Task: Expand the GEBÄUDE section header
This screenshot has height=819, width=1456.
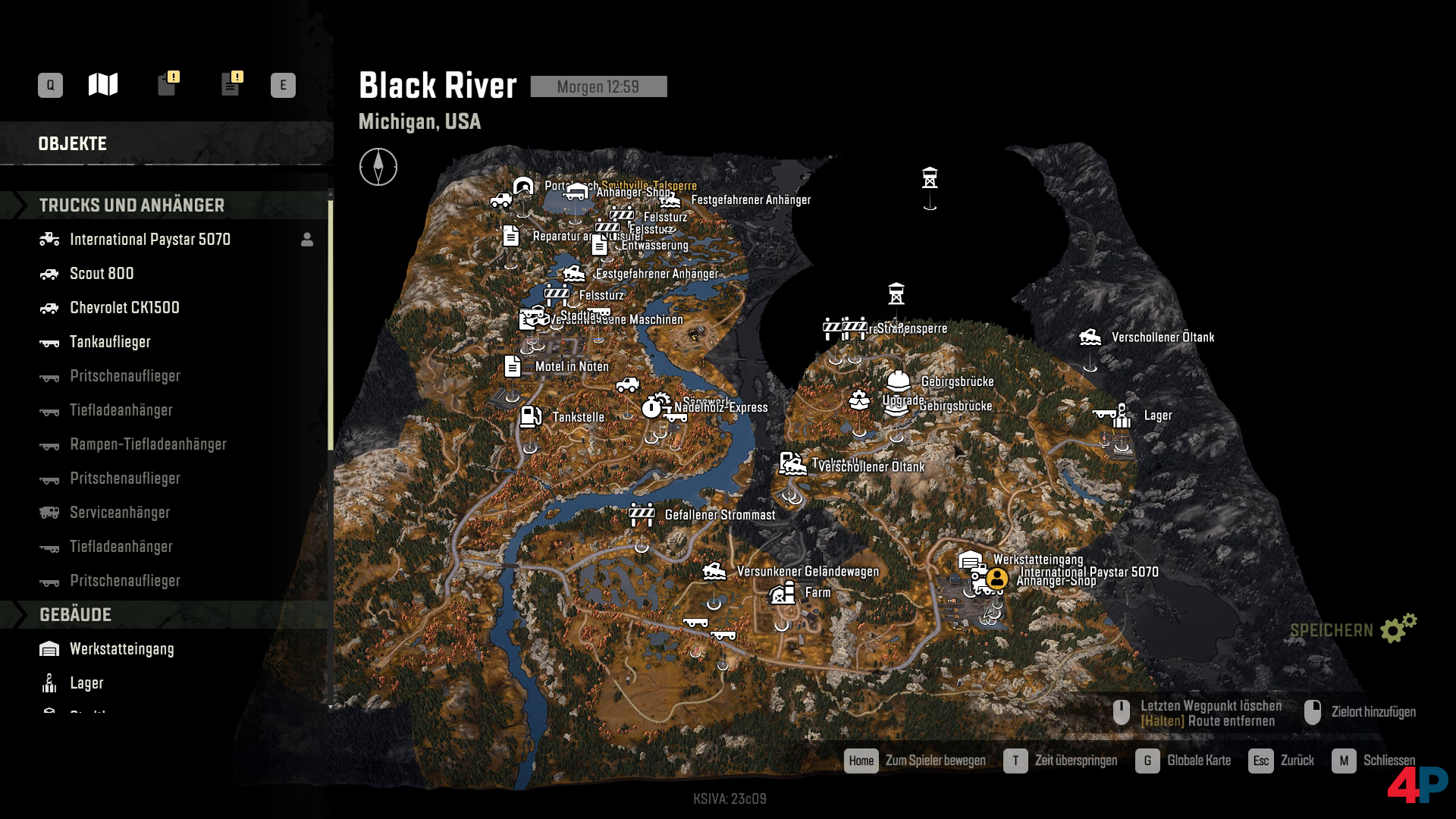Action: tap(76, 615)
